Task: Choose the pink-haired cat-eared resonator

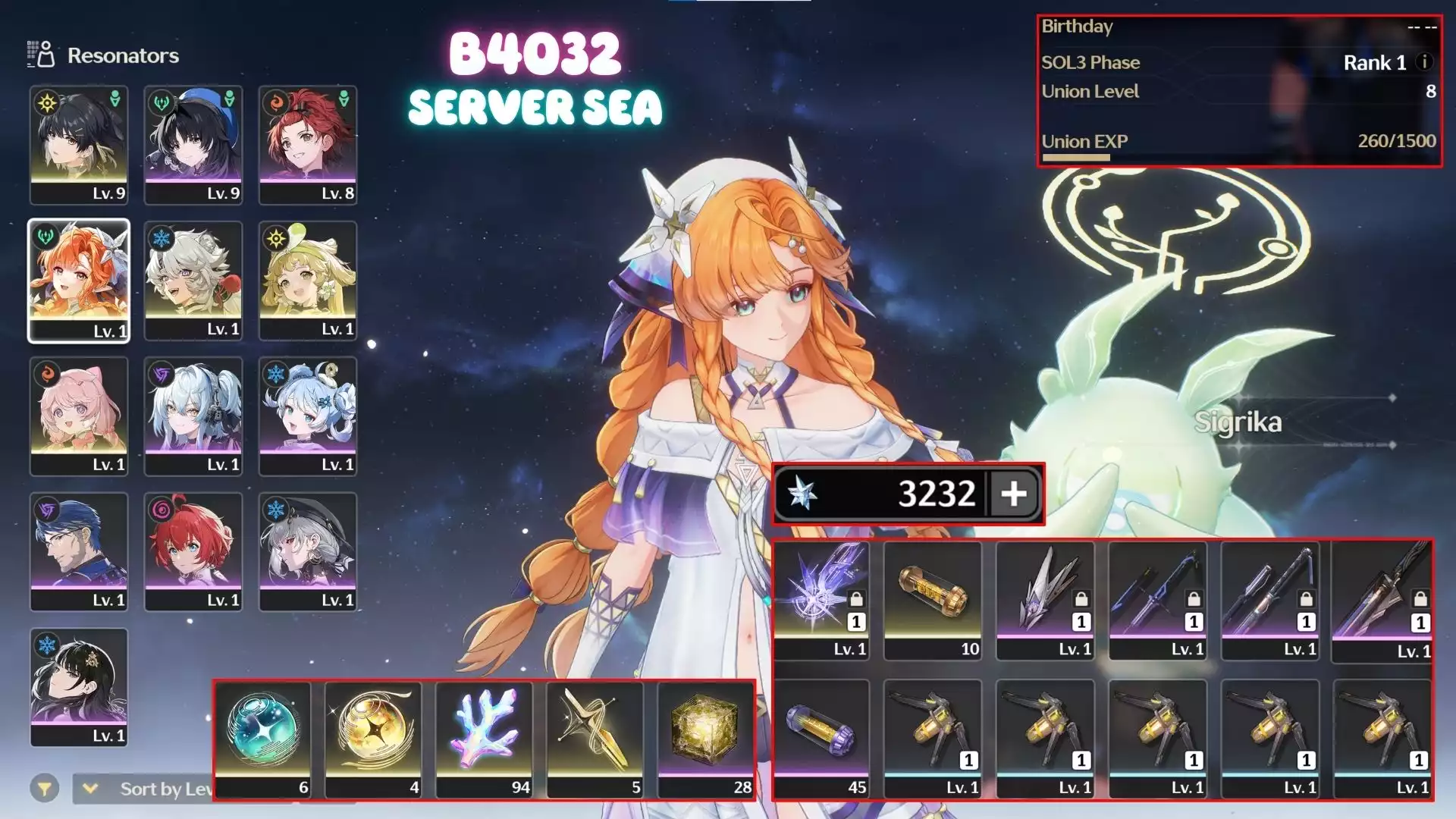Action: point(79,416)
